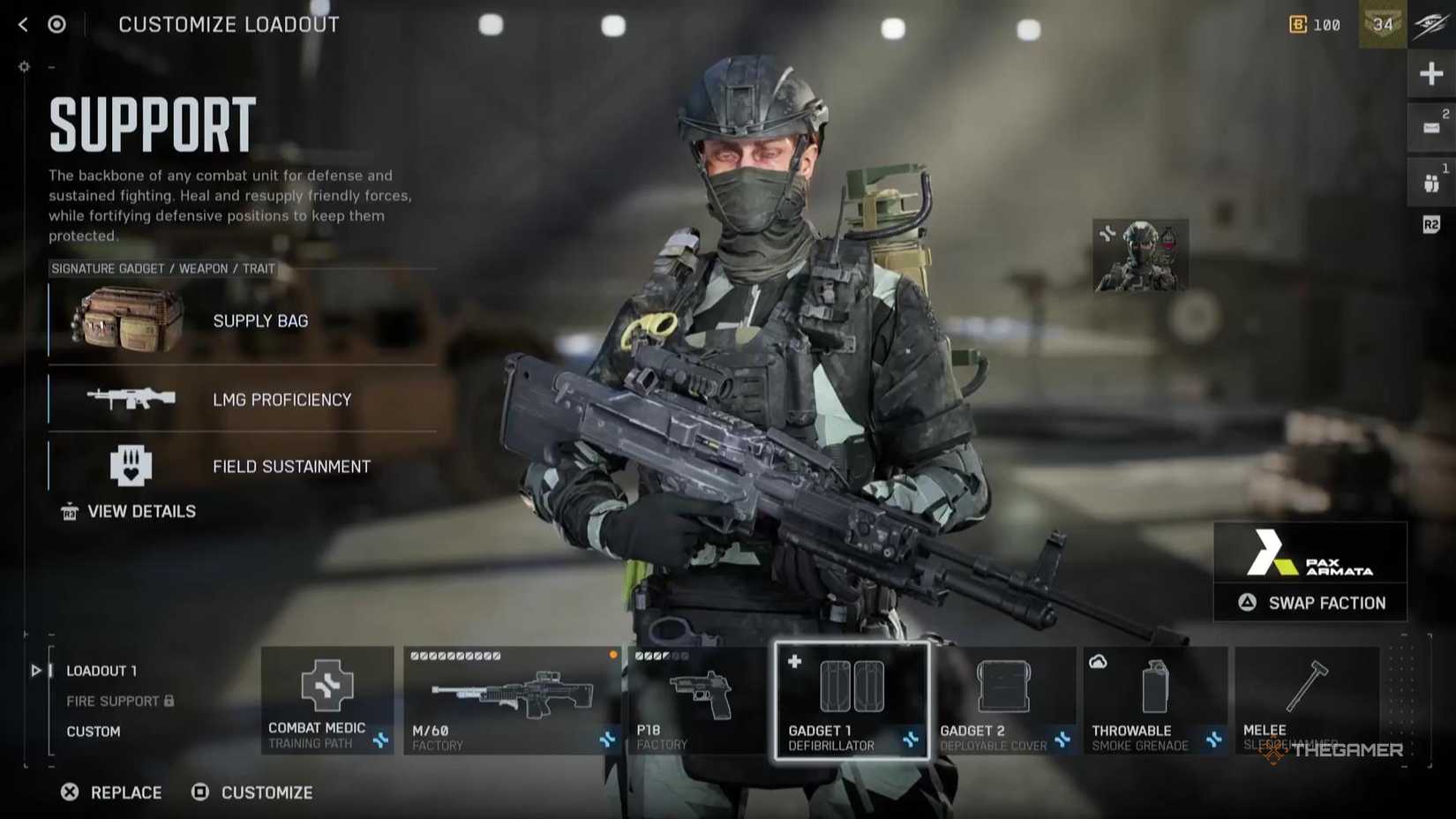Select the Combat Medic training path icon

pyautogui.click(x=326, y=688)
